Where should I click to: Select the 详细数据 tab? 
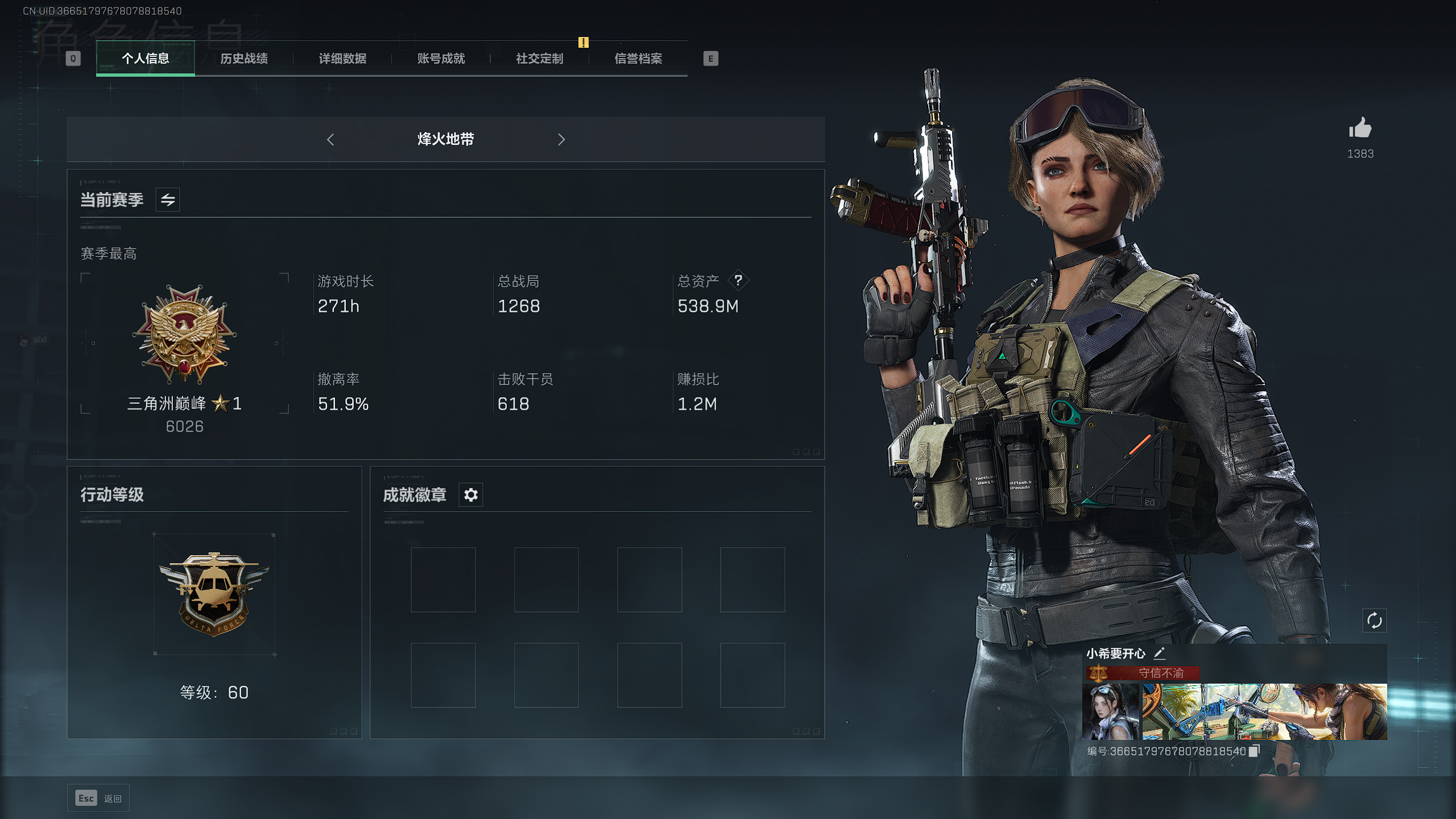click(342, 59)
